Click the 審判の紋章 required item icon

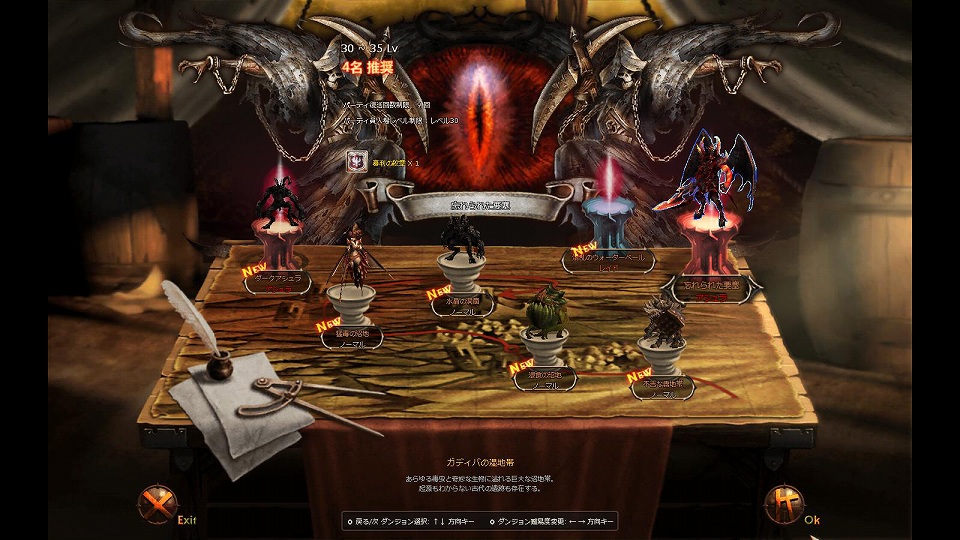[x=355, y=160]
